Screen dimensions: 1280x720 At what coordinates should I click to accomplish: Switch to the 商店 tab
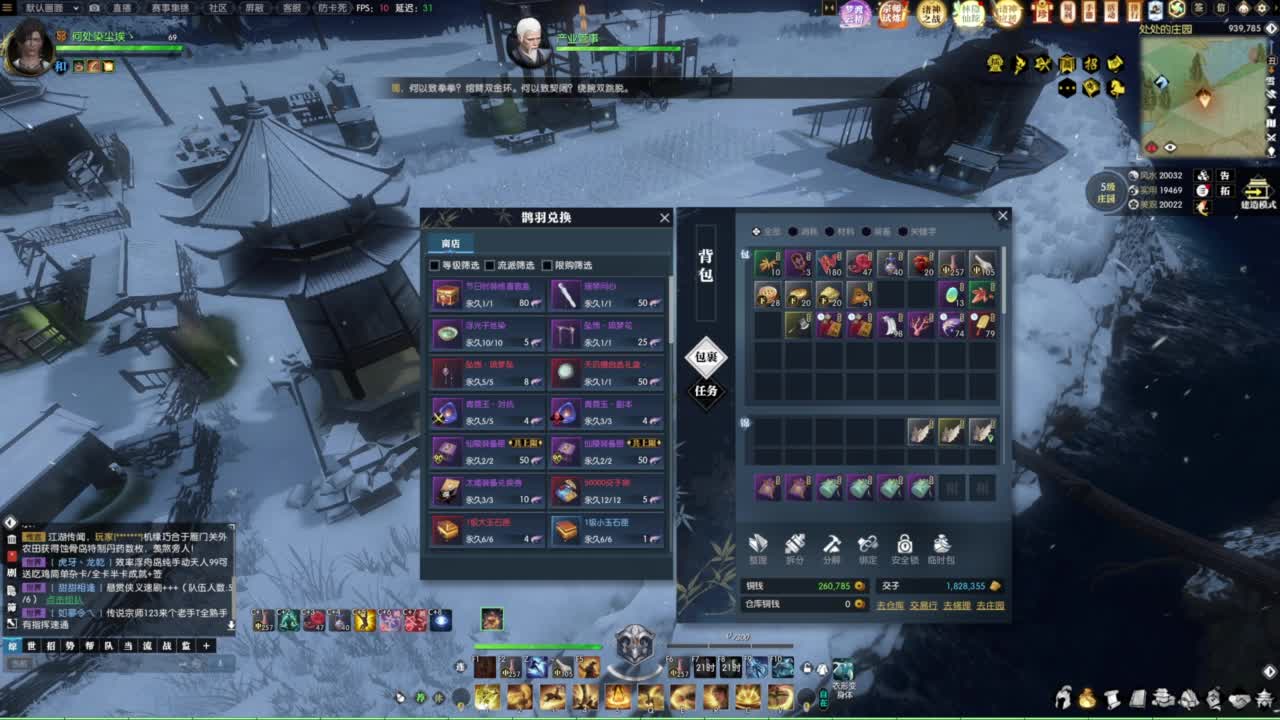pyautogui.click(x=450, y=243)
